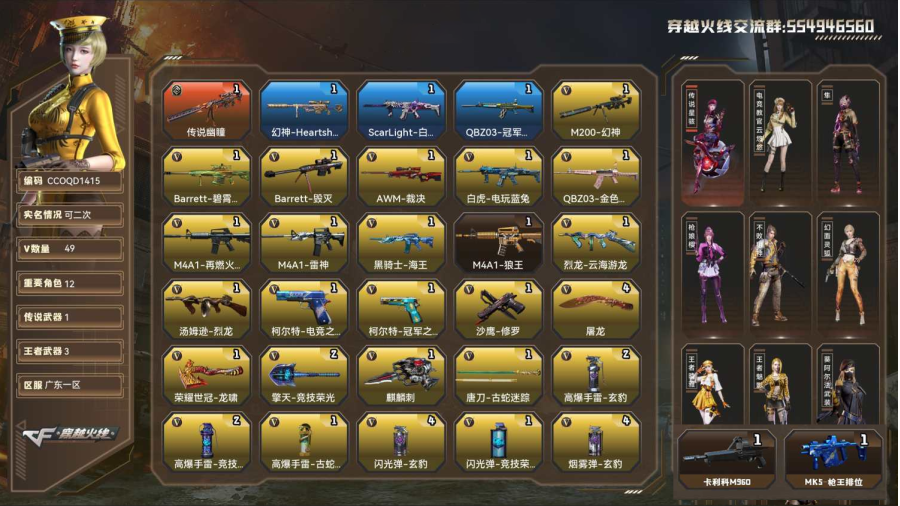
Task: Select the M4A1-雷神 rifle slot
Action: pyautogui.click(x=304, y=243)
